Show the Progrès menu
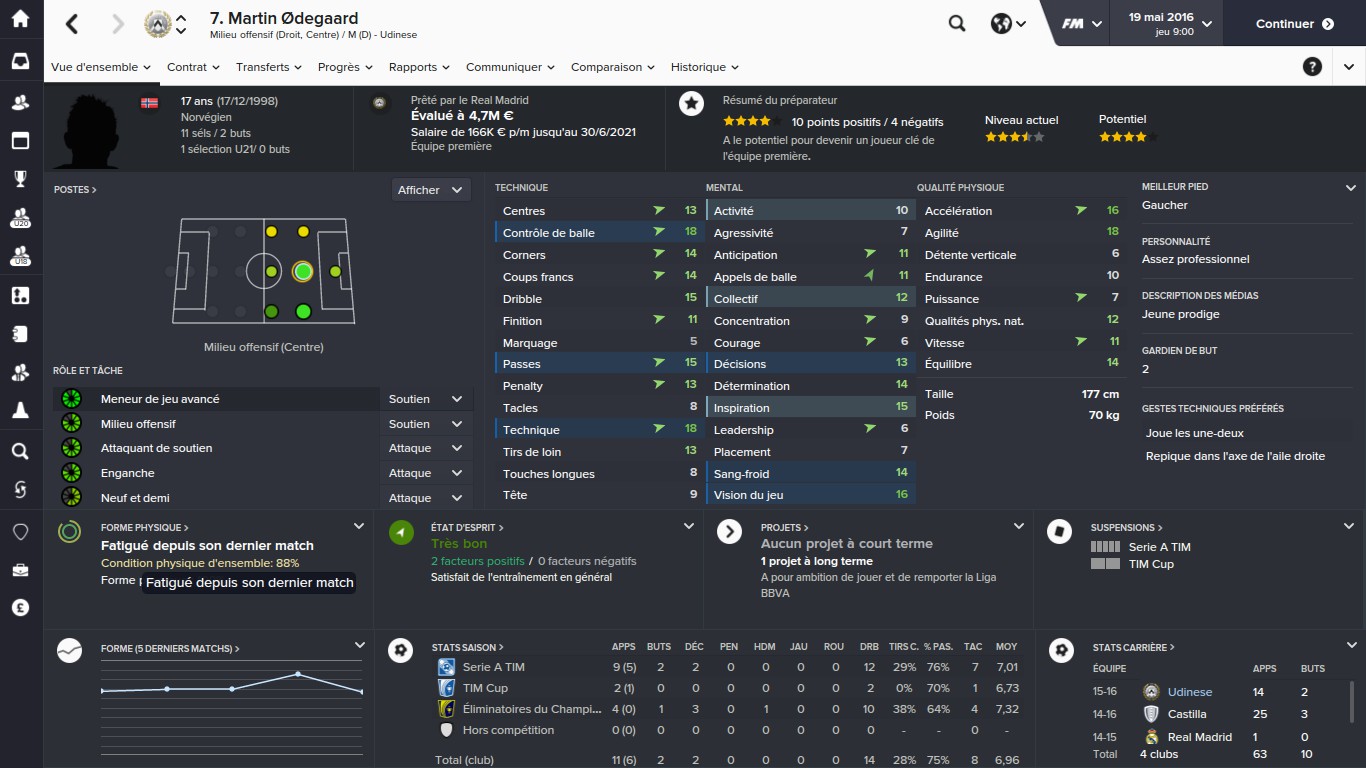This screenshot has height=768, width=1366. (x=345, y=67)
